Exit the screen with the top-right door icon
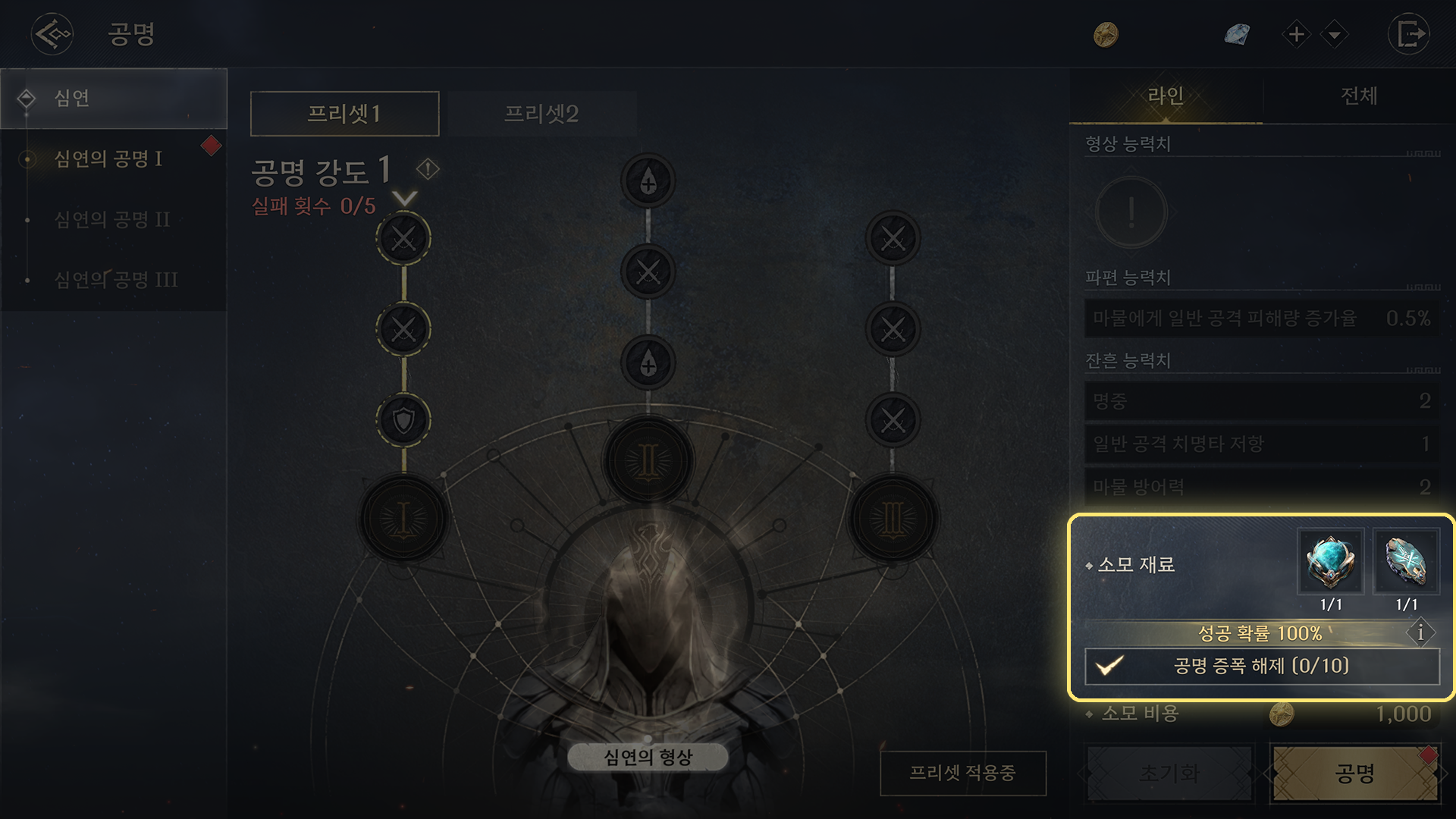This screenshot has width=1456, height=819. click(1409, 34)
